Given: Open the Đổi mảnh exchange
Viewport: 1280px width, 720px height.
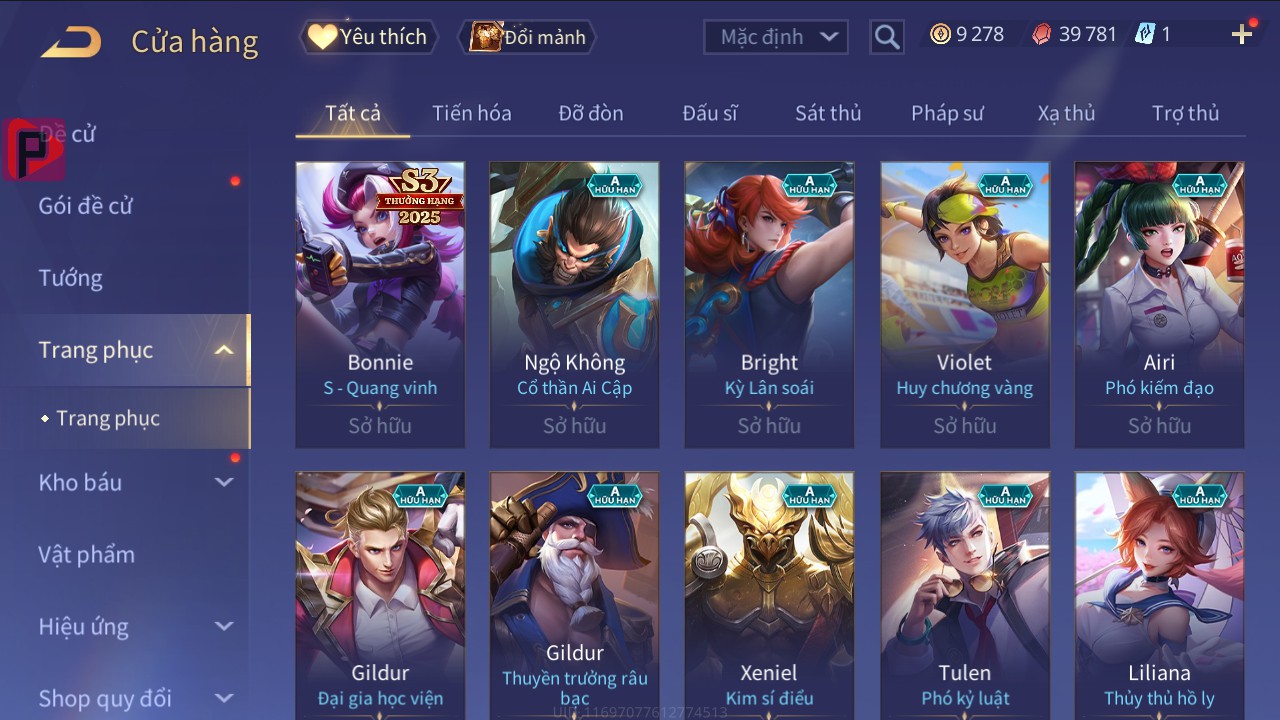Looking at the screenshot, I should pos(528,37).
